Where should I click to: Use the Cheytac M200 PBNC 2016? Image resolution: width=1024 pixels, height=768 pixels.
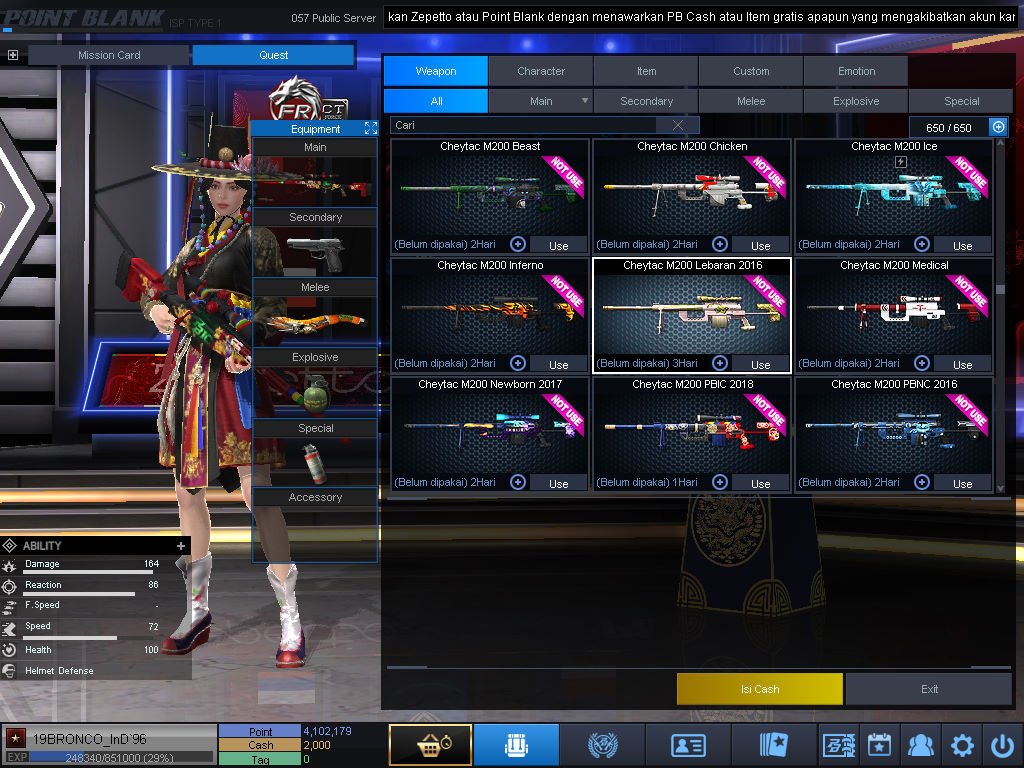(x=962, y=483)
